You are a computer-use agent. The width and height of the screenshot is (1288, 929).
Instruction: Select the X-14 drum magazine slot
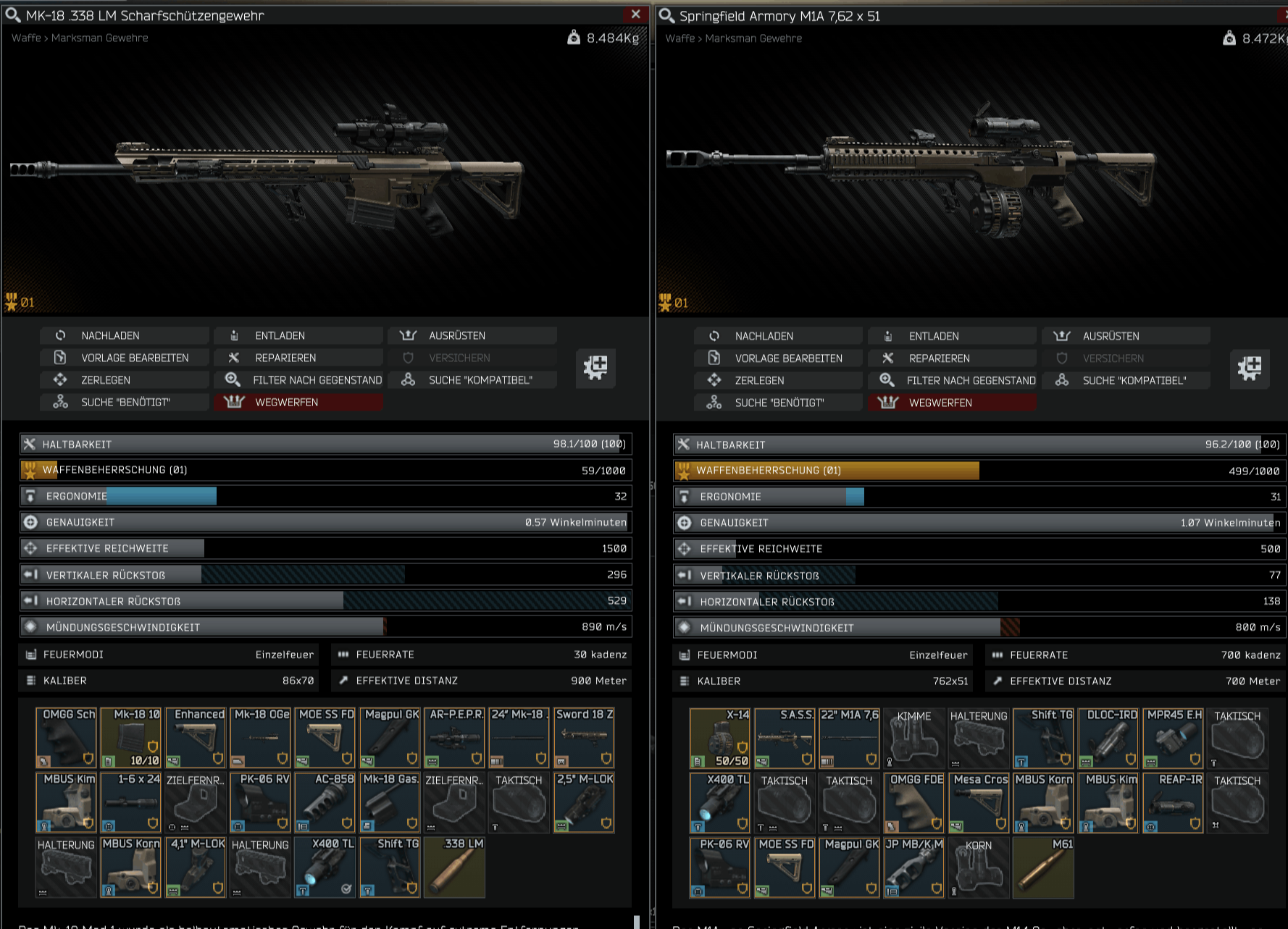(720, 739)
